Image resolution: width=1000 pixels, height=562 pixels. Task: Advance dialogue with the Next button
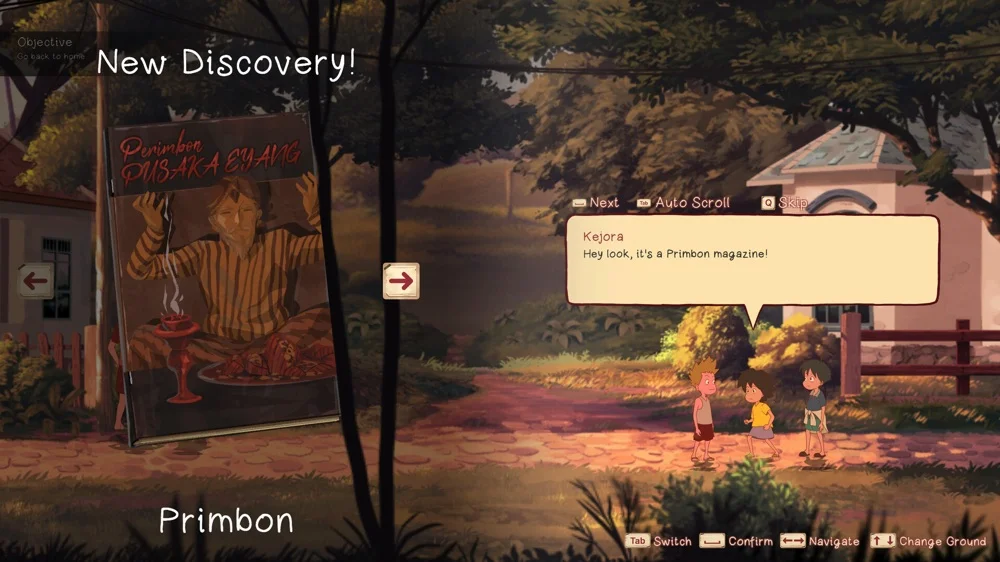(x=596, y=203)
